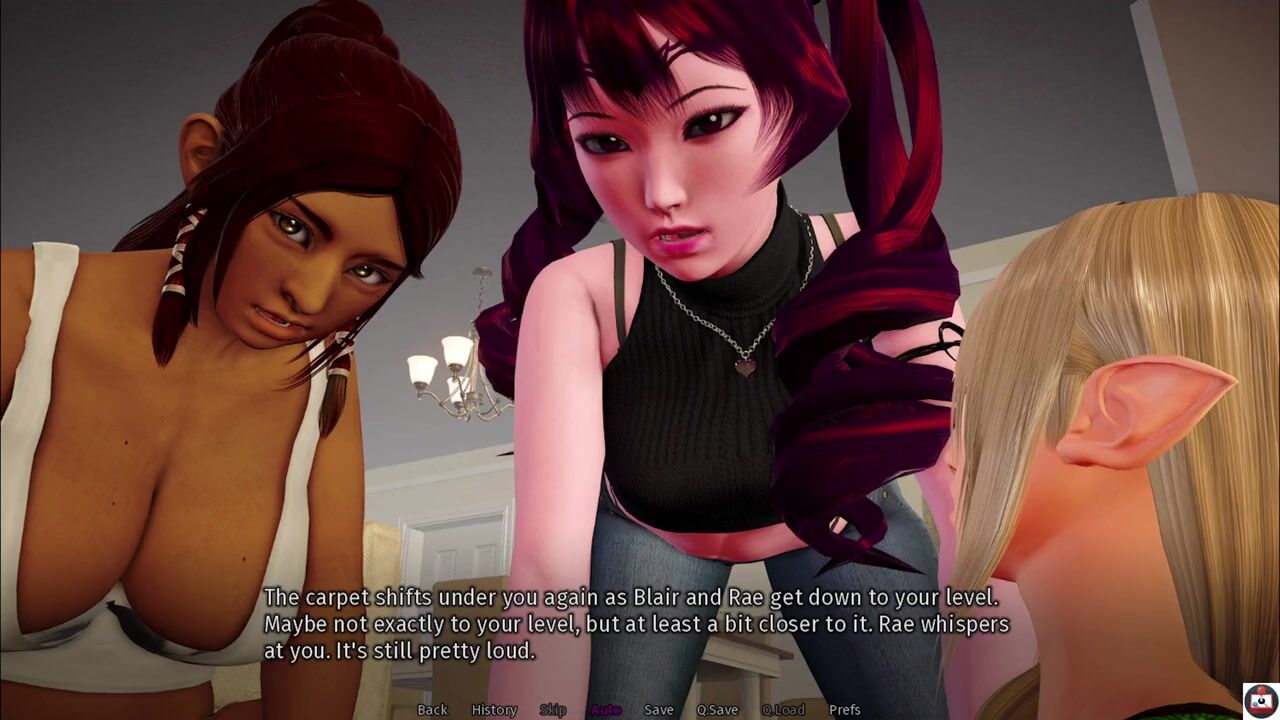Go back to the previous dialogue line
Image resolution: width=1280 pixels, height=720 pixels.
point(432,710)
